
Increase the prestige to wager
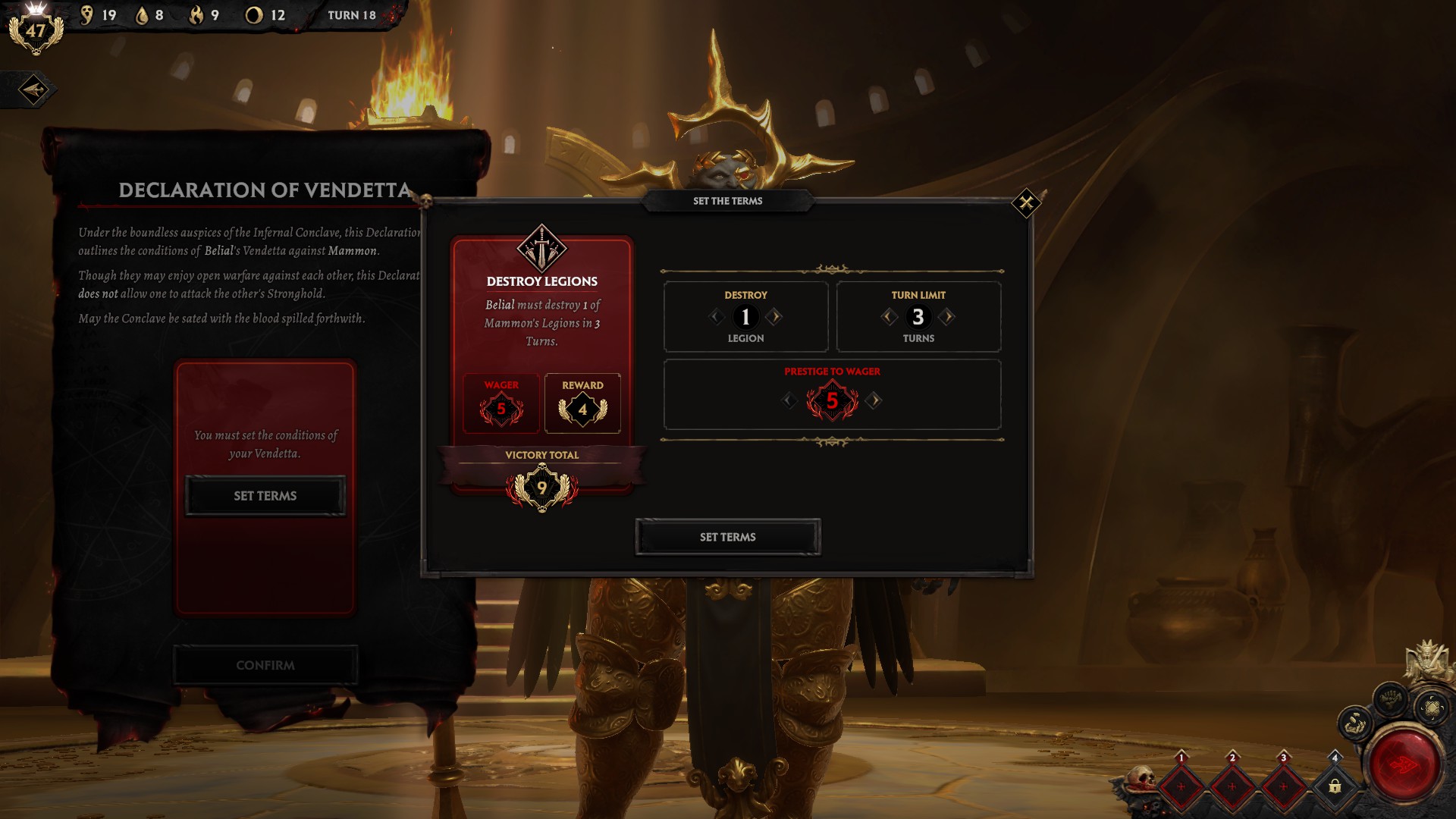click(x=874, y=400)
